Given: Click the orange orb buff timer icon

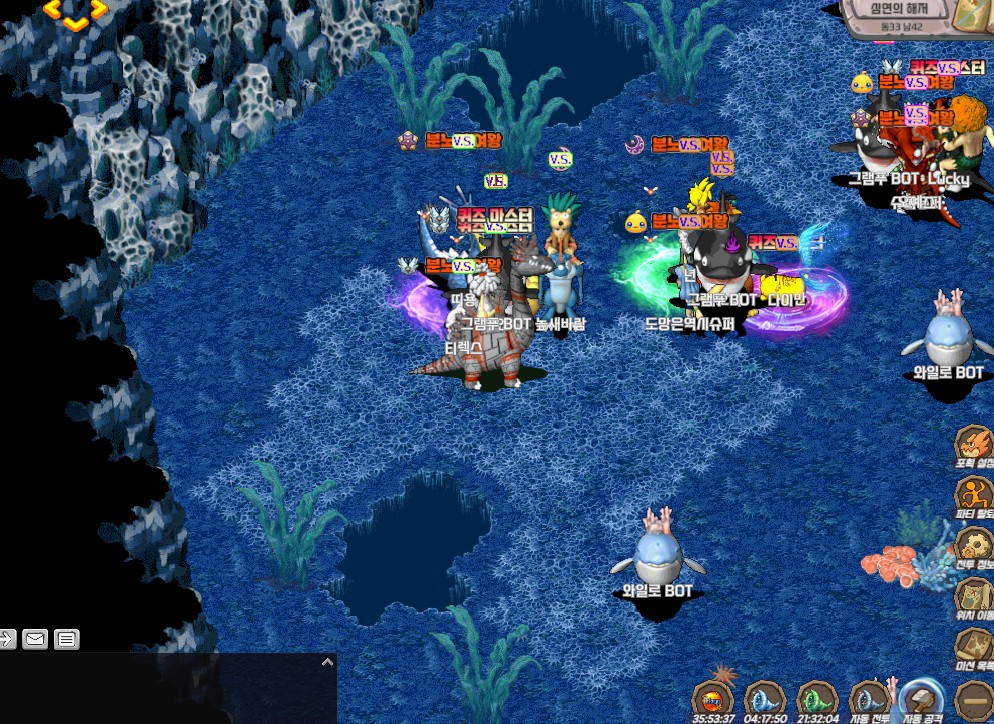Looking at the screenshot, I should tap(713, 699).
